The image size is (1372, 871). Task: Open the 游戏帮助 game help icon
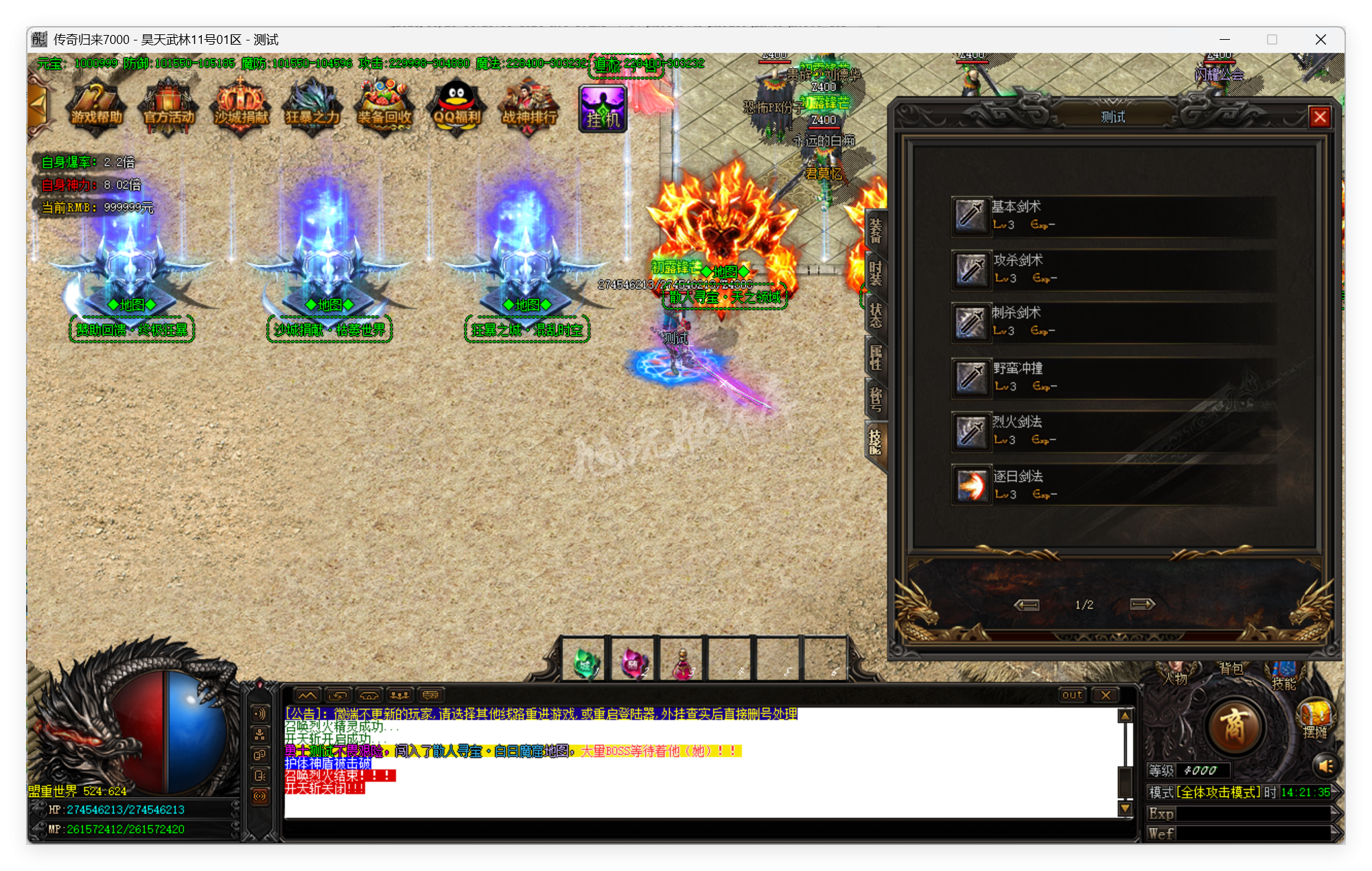click(97, 108)
